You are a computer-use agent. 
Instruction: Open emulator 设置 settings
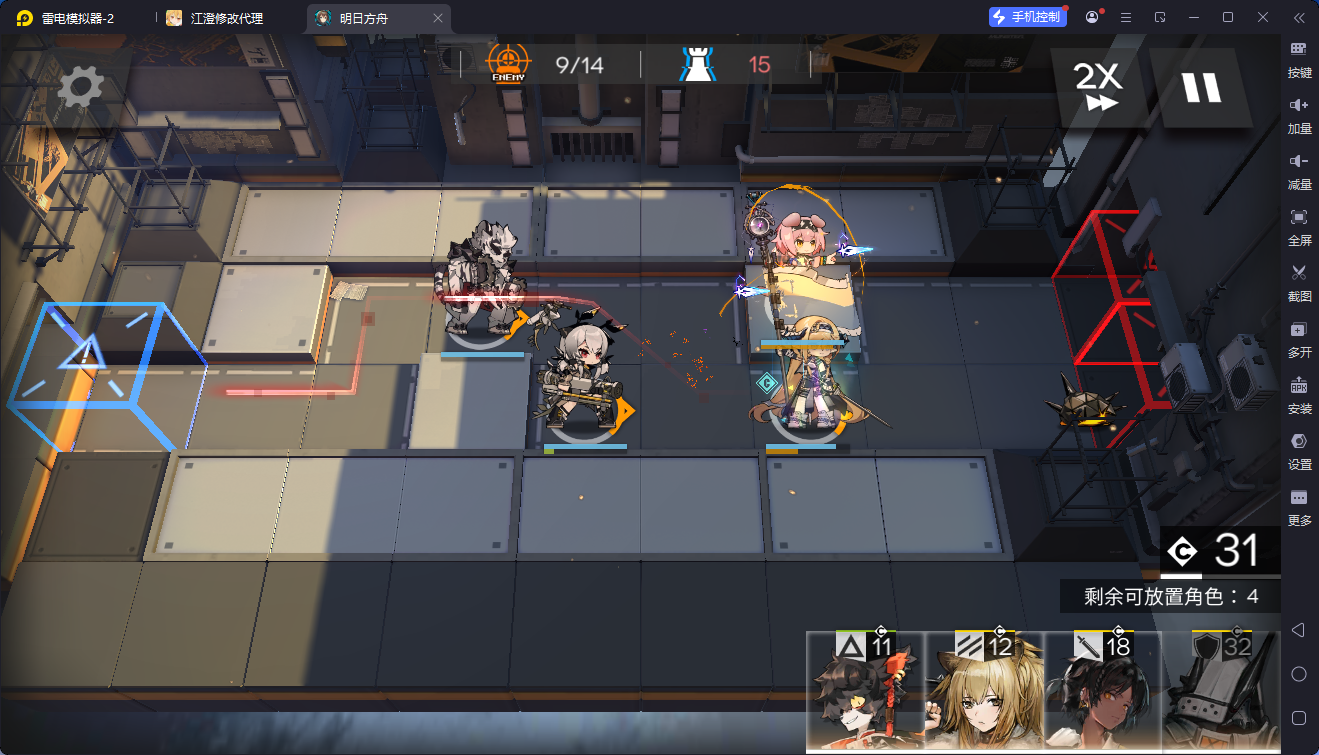tap(1299, 448)
